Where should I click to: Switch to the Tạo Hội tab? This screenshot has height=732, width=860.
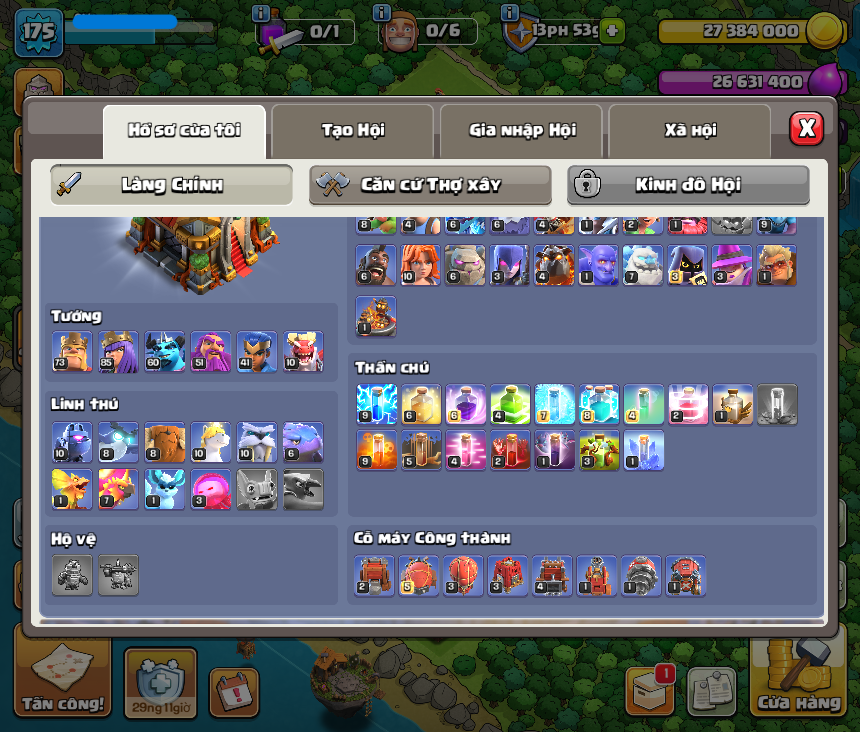(352, 130)
